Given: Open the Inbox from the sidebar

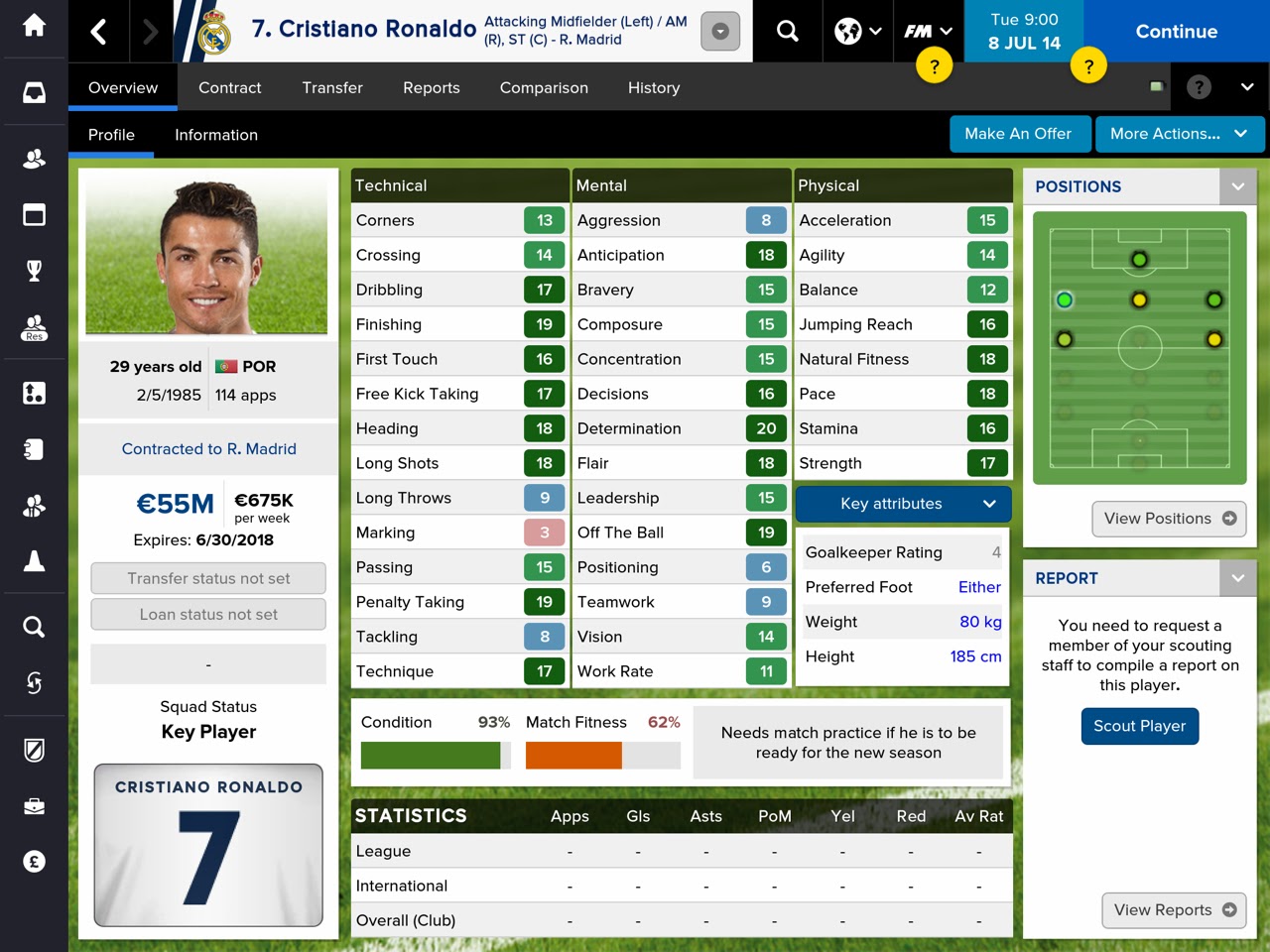Looking at the screenshot, I should [x=35, y=91].
